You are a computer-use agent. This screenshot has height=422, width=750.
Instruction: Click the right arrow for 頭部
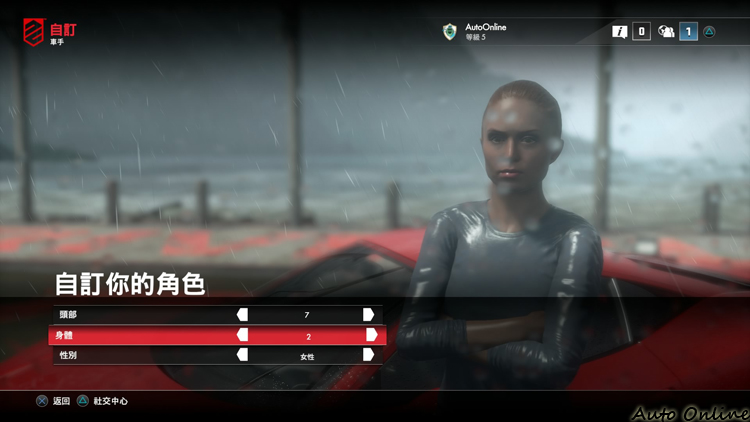(x=369, y=315)
